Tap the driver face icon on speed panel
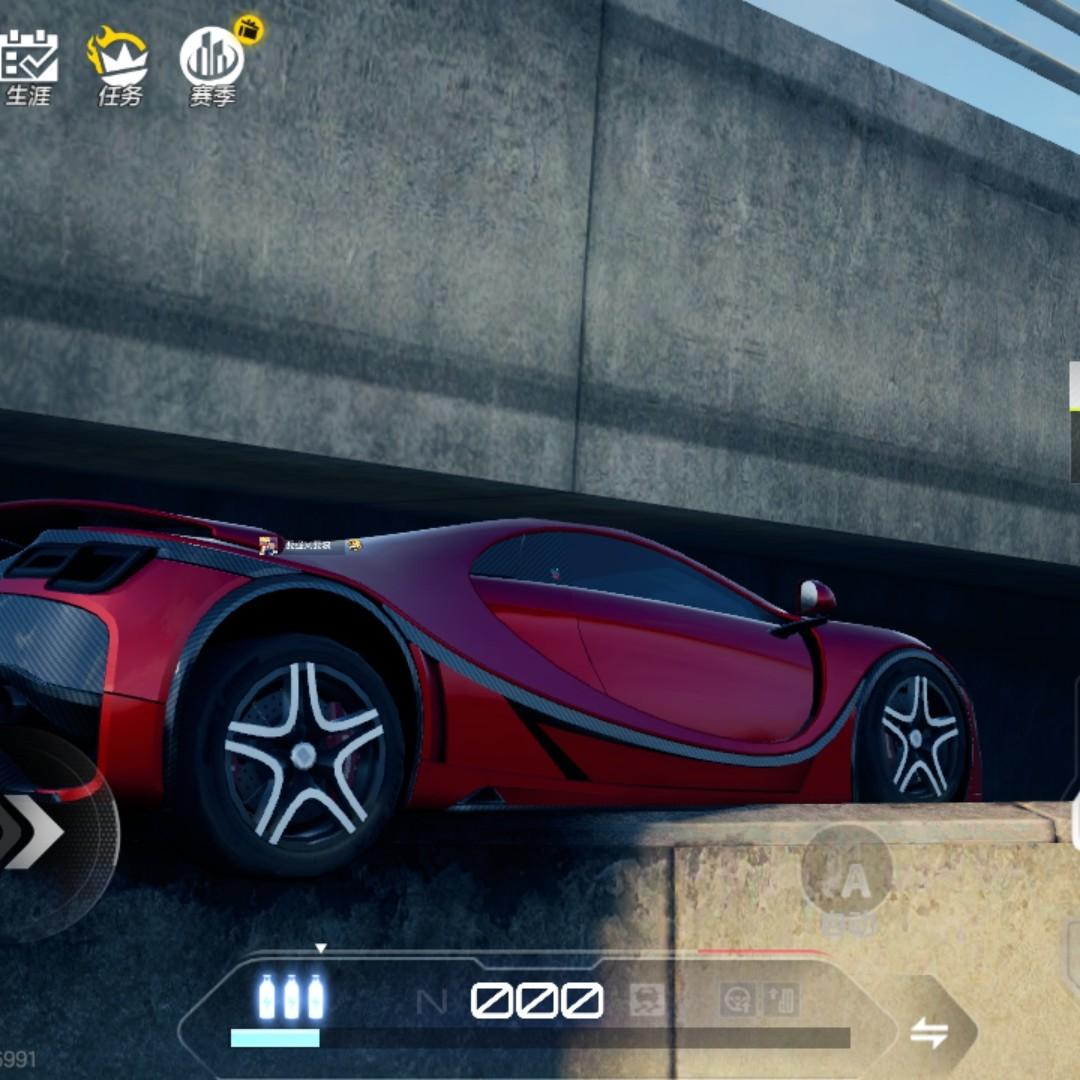 (648, 999)
